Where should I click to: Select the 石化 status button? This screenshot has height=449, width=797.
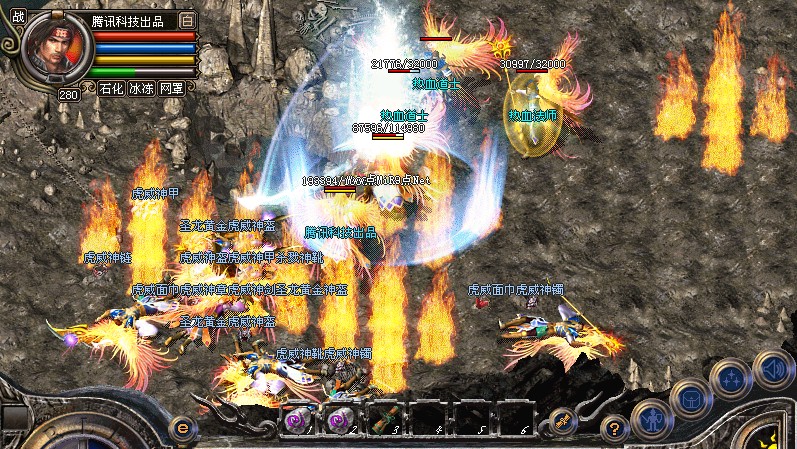112,89
